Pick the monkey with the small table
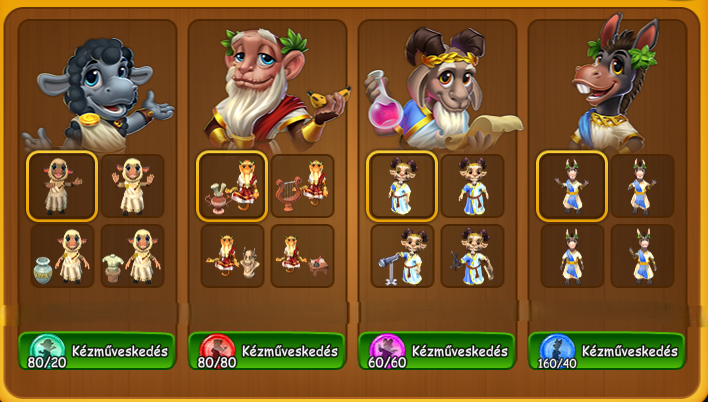This screenshot has width=708, height=402. point(302,256)
